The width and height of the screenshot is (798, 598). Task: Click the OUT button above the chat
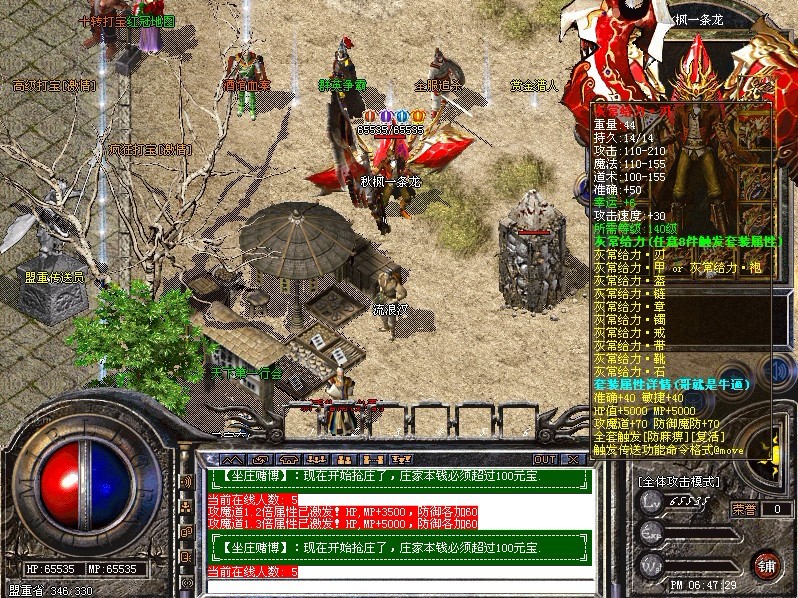click(544, 459)
